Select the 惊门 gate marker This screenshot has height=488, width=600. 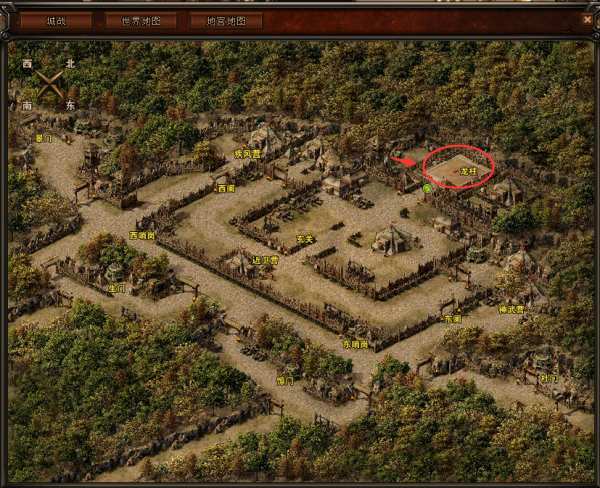point(285,381)
